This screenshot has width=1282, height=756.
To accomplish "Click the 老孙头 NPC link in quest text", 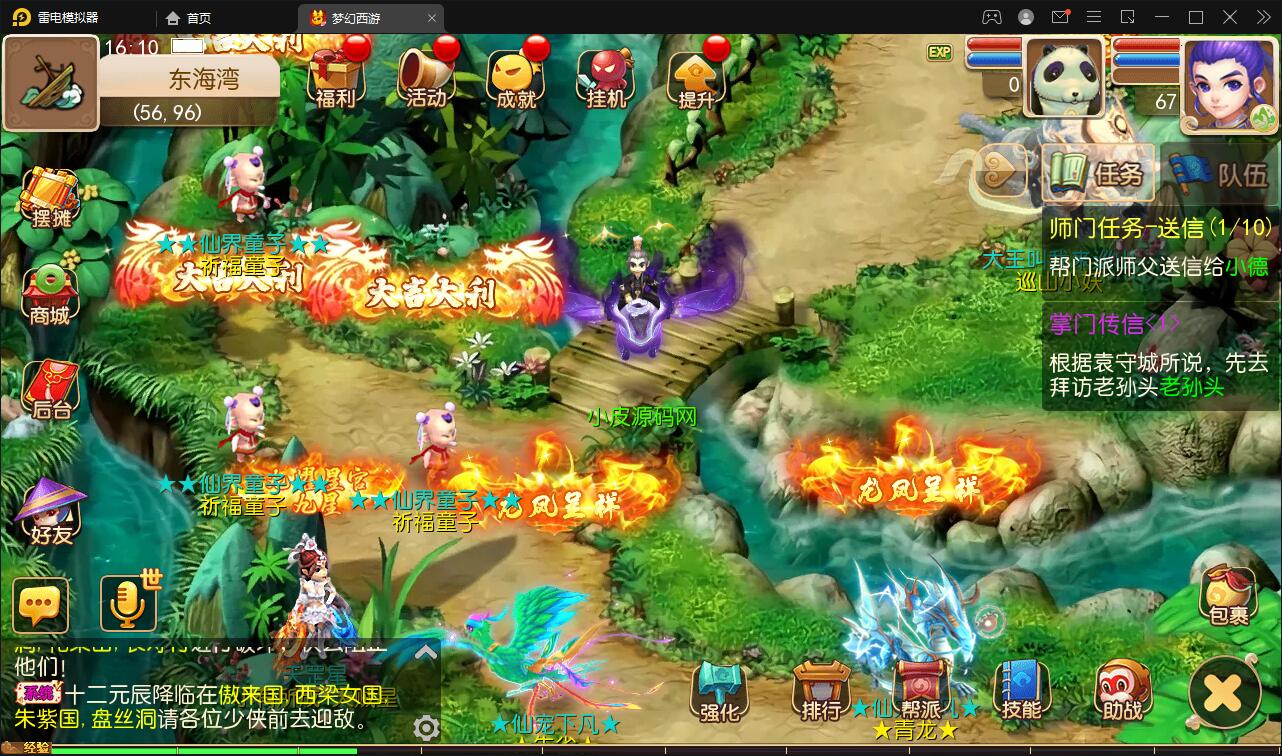I will click(1190, 387).
